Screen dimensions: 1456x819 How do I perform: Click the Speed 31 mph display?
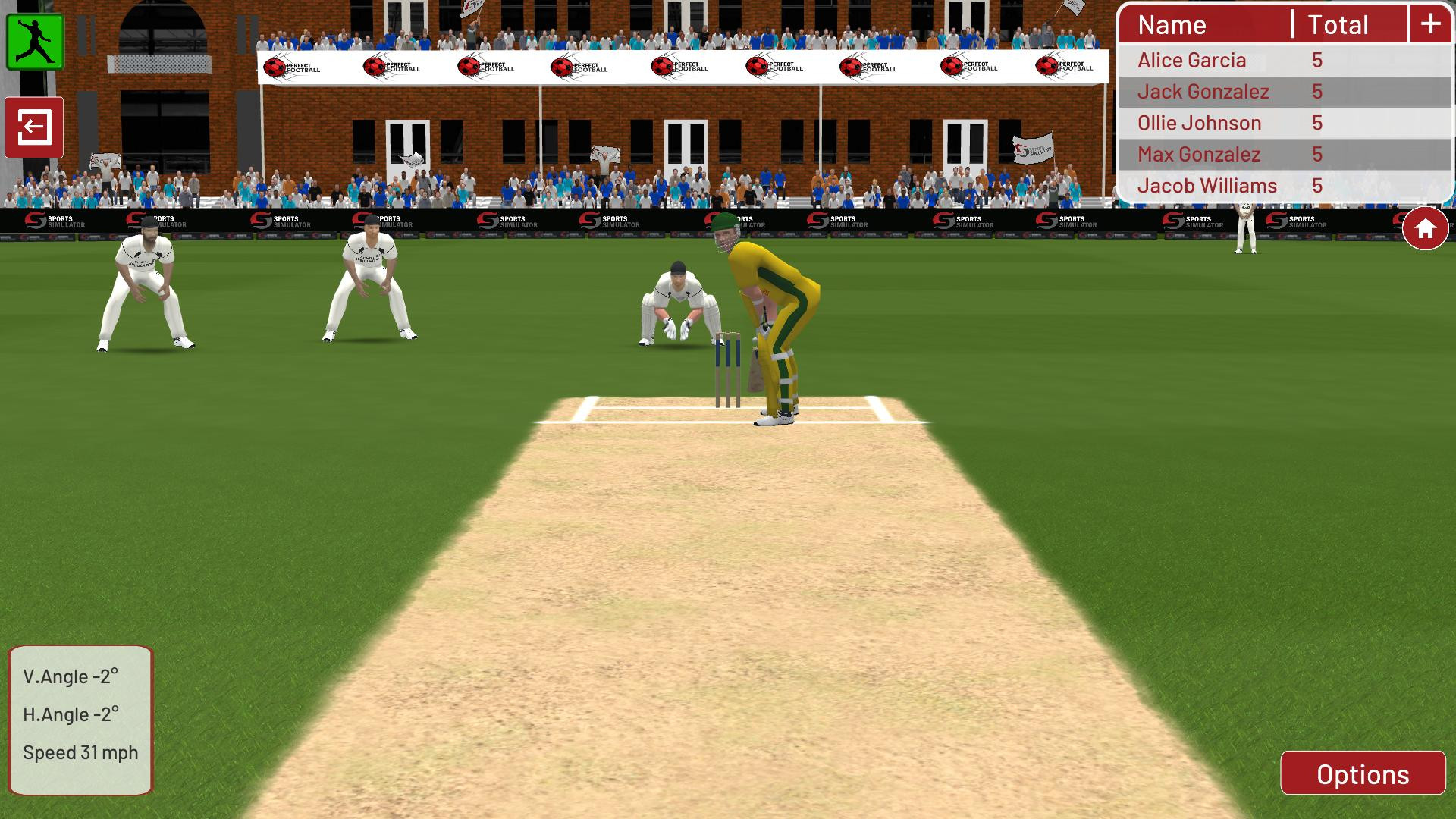pos(80,752)
